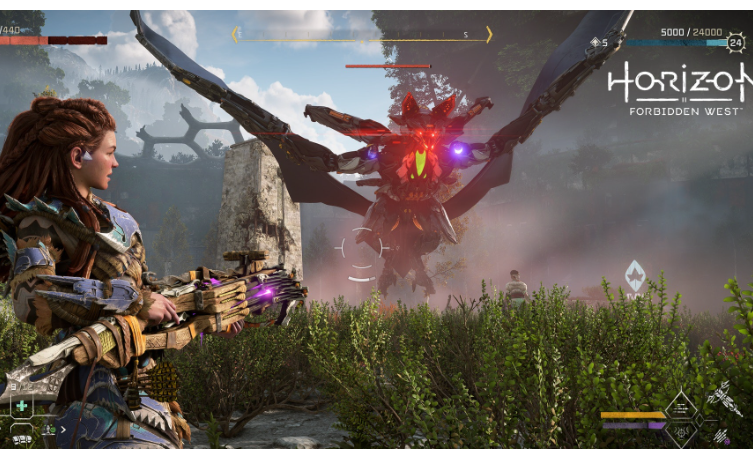Viewport: 753px width, 449px height.
Task: Select the green medicine pouch icon
Action: tap(21, 406)
